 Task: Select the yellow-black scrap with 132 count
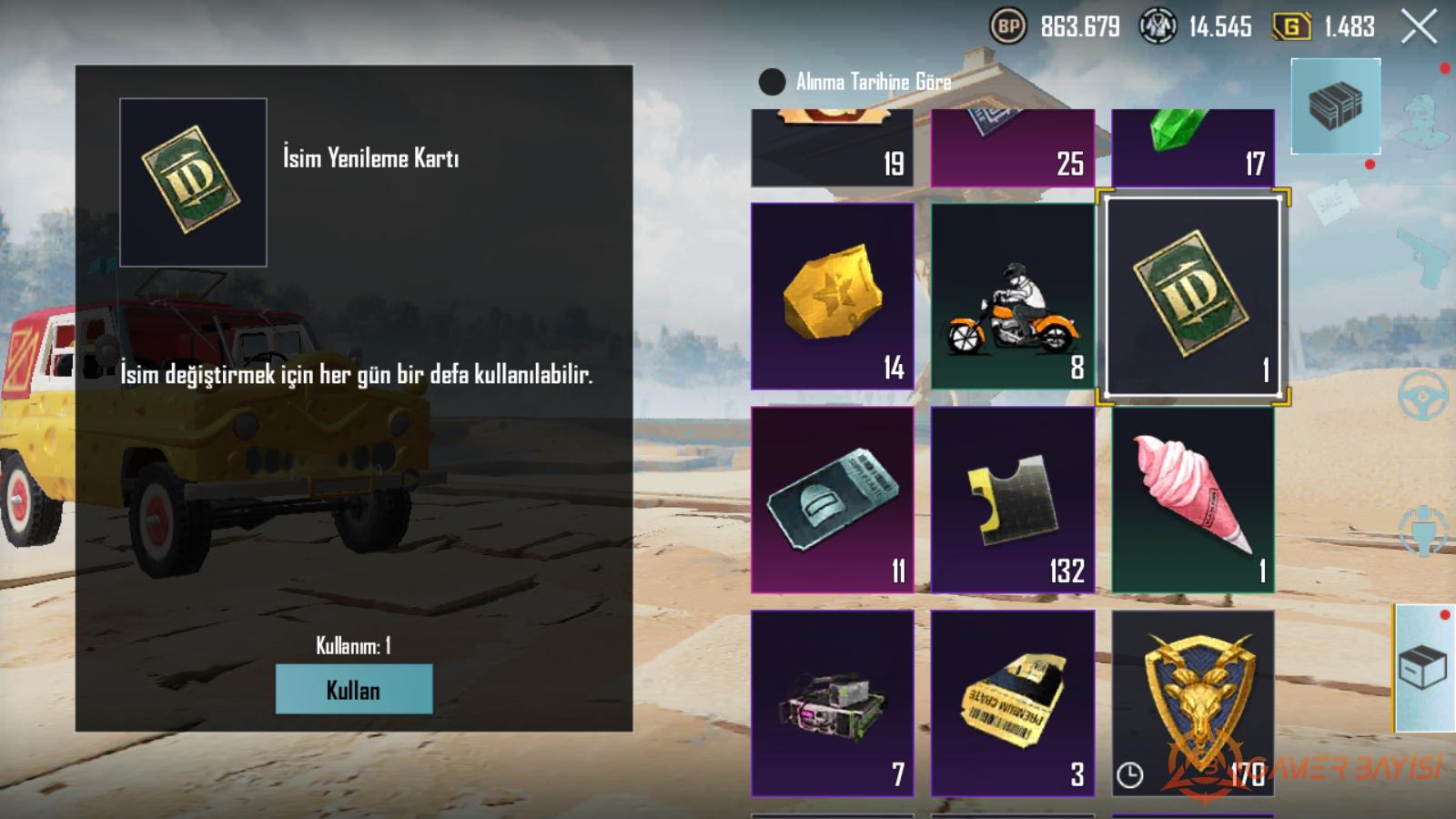[1012, 500]
